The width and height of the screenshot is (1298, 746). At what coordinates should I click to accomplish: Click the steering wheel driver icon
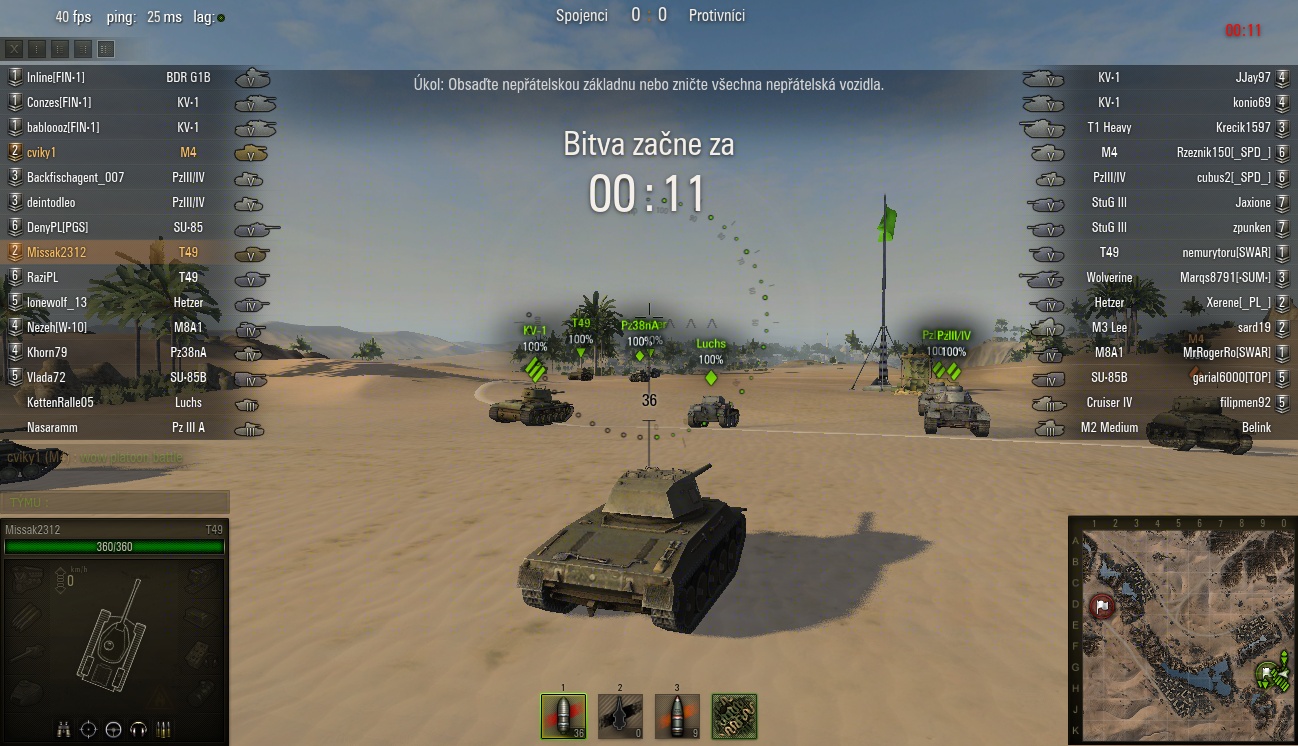pyautogui.click(x=113, y=728)
